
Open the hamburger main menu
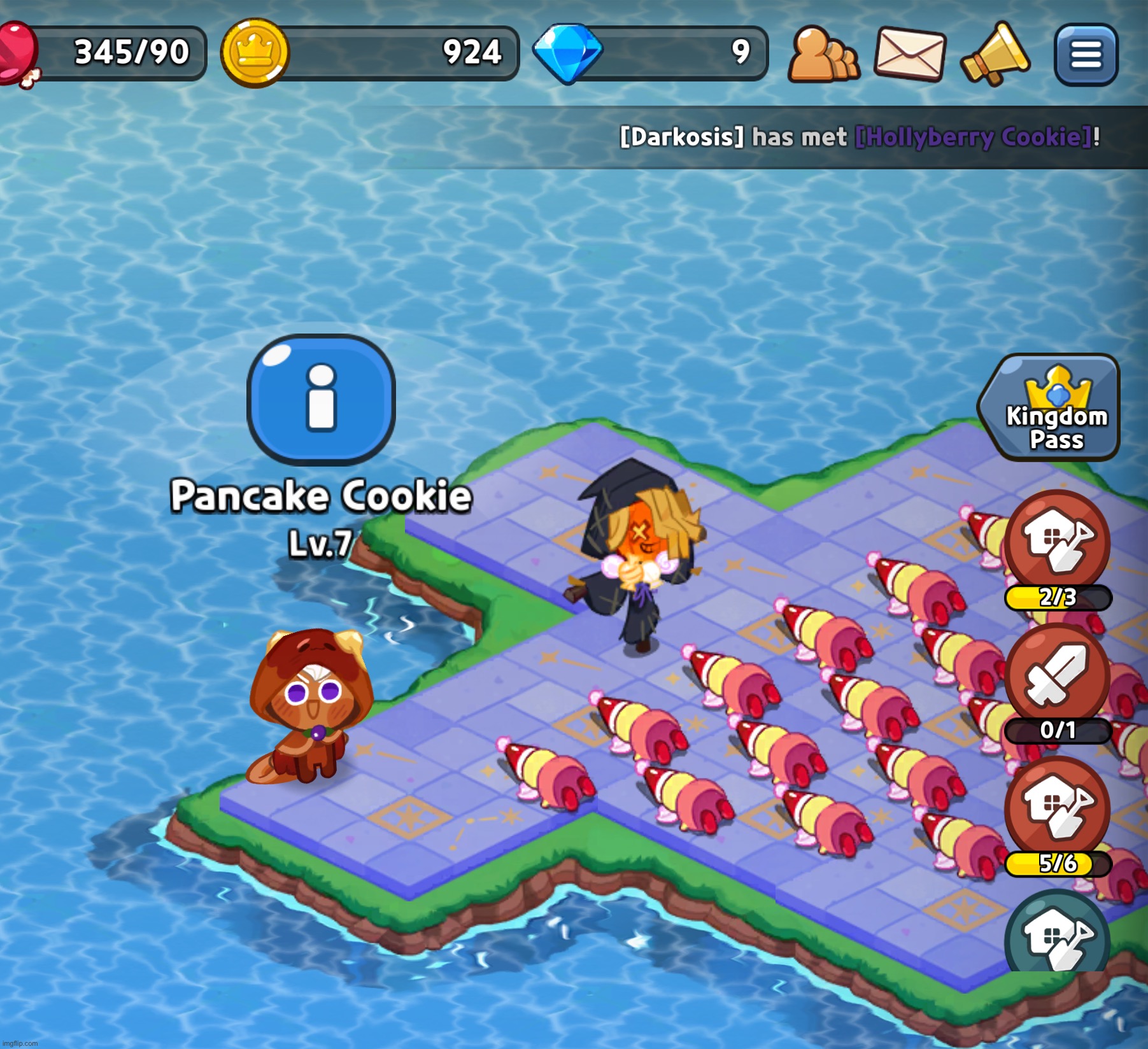click(x=1086, y=54)
